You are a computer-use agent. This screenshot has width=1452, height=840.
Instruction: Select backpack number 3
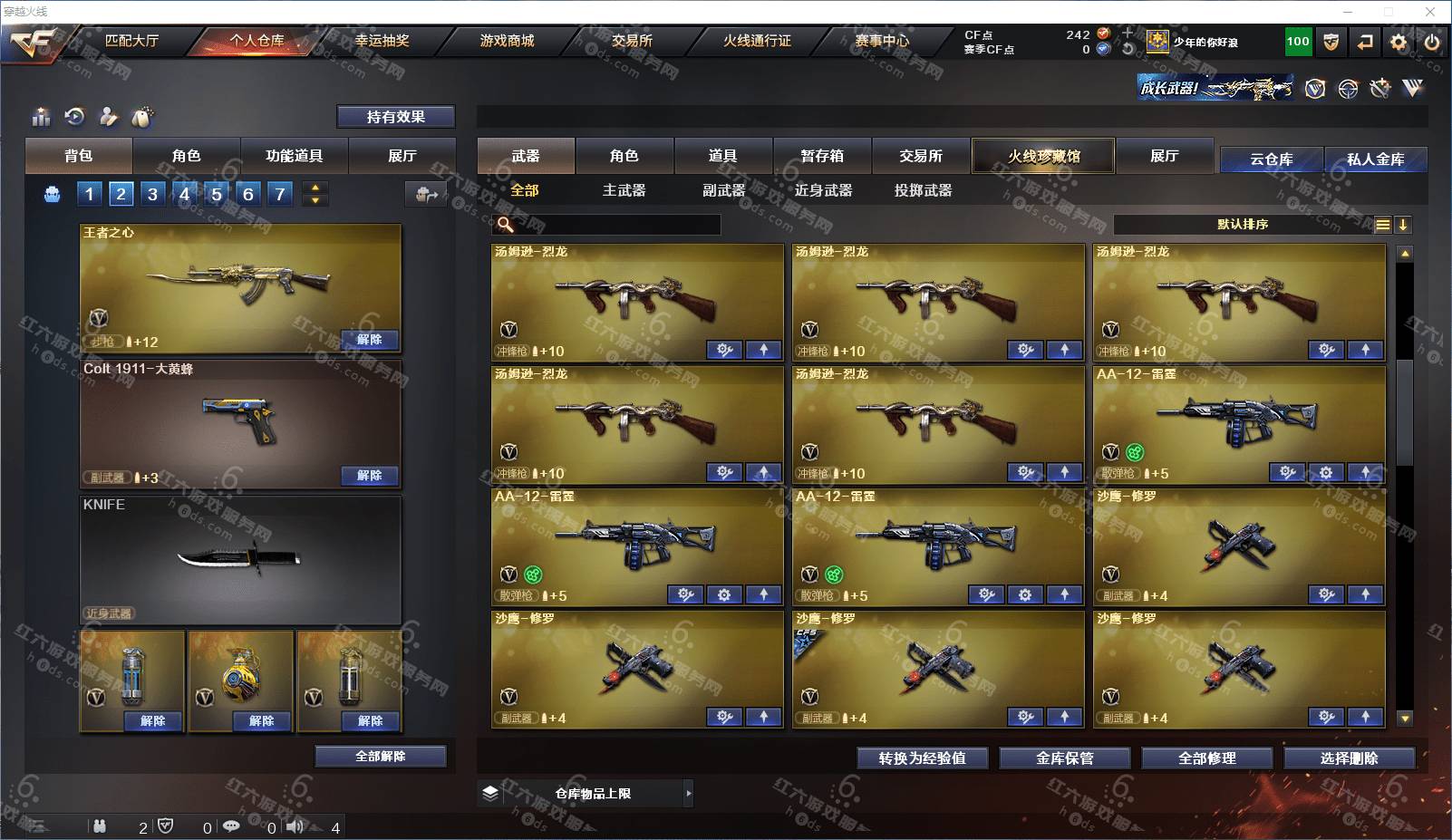[152, 194]
